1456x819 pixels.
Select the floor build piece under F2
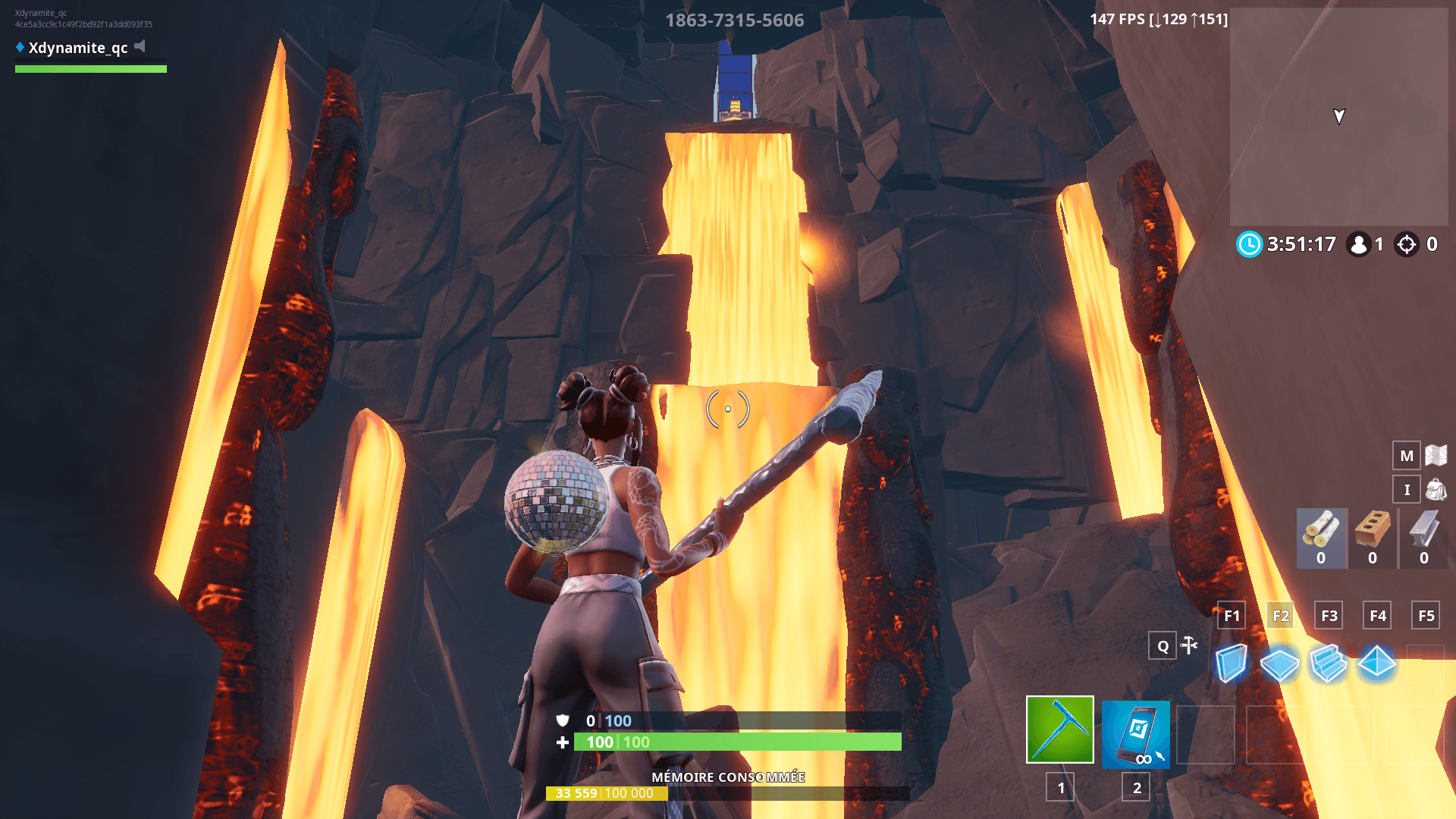1279,663
